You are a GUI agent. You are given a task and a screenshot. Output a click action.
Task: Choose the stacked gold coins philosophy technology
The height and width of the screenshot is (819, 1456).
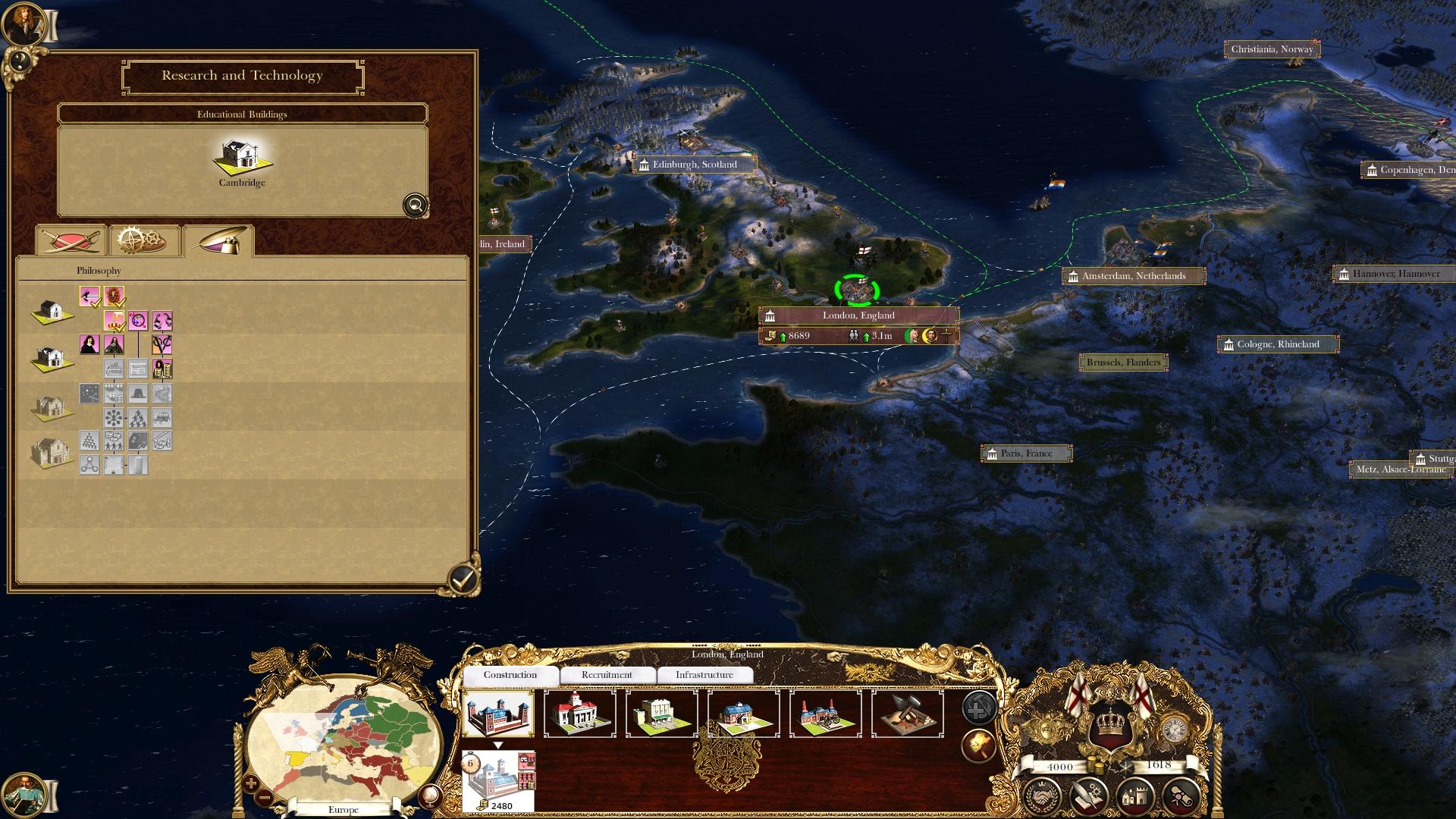coord(162,369)
